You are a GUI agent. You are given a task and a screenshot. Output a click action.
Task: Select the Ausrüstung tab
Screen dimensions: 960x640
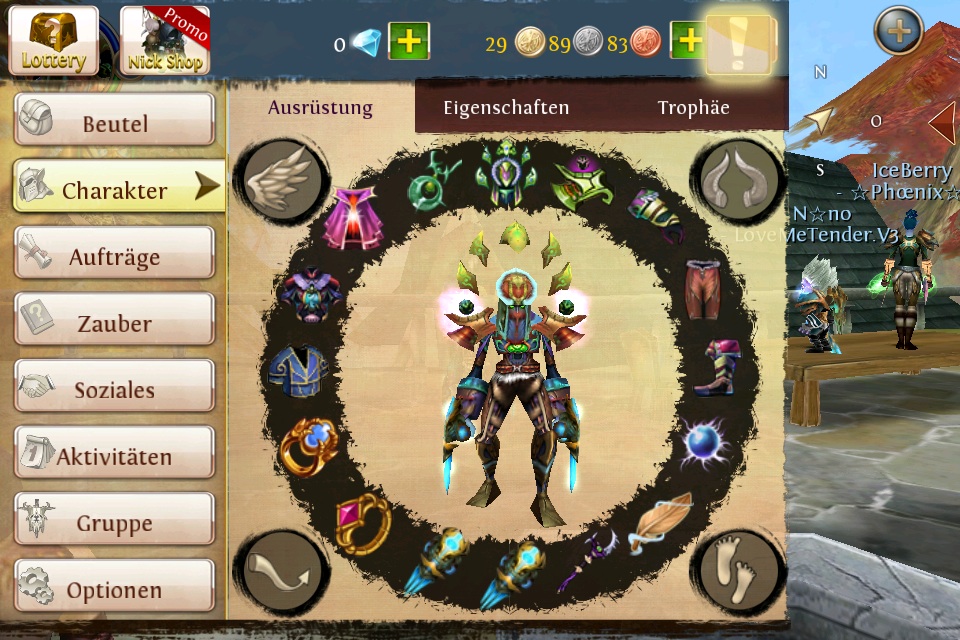click(320, 108)
